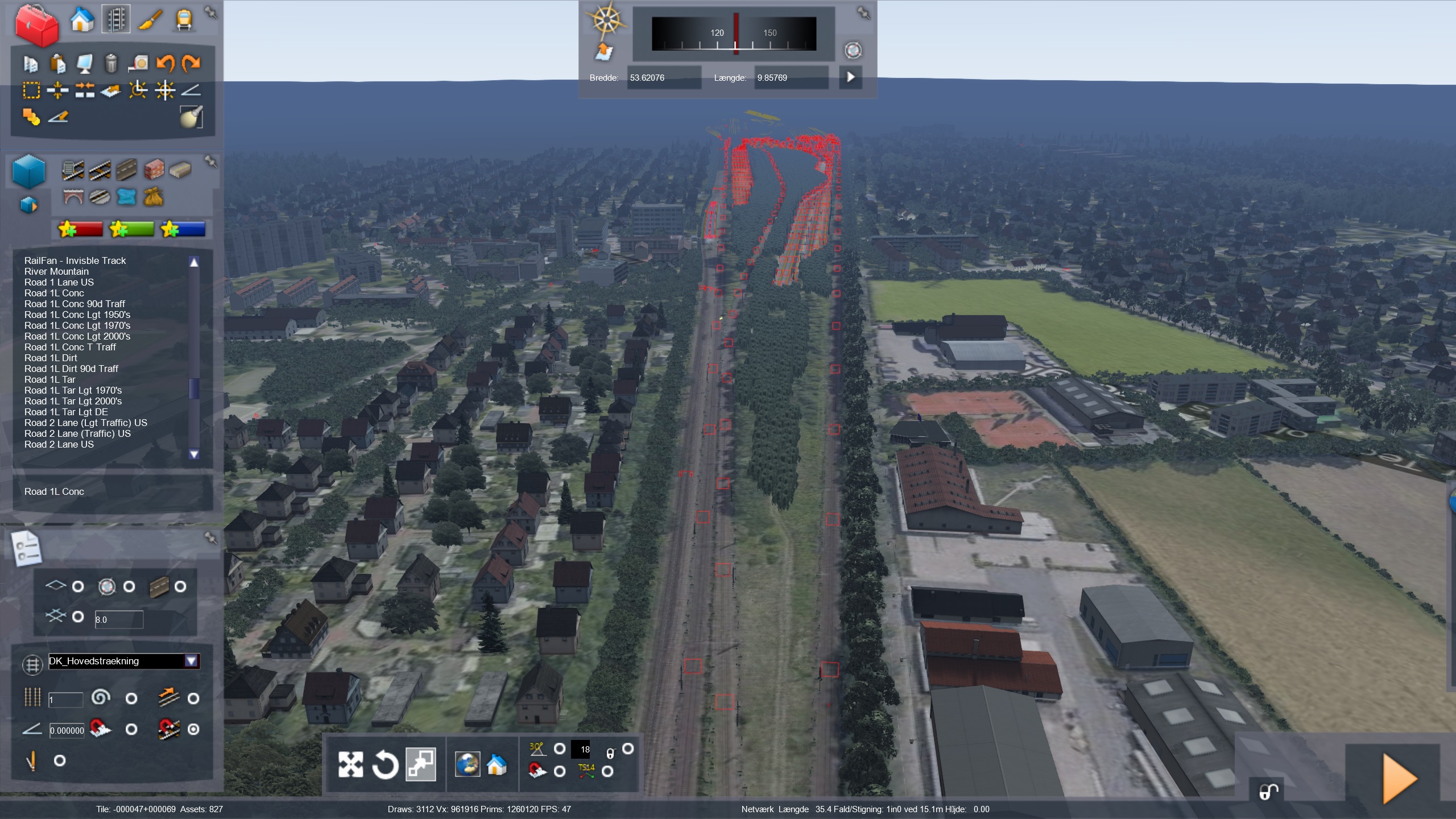This screenshot has width=1456, height=819.
Task: Undo the last action
Action: 166,63
